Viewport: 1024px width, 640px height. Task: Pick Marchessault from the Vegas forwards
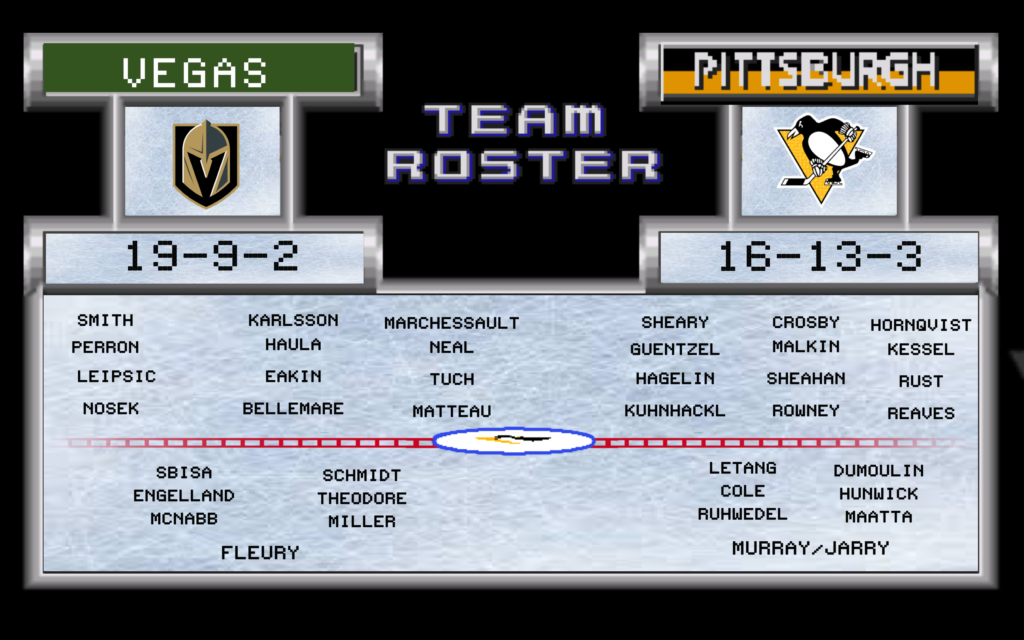452,323
